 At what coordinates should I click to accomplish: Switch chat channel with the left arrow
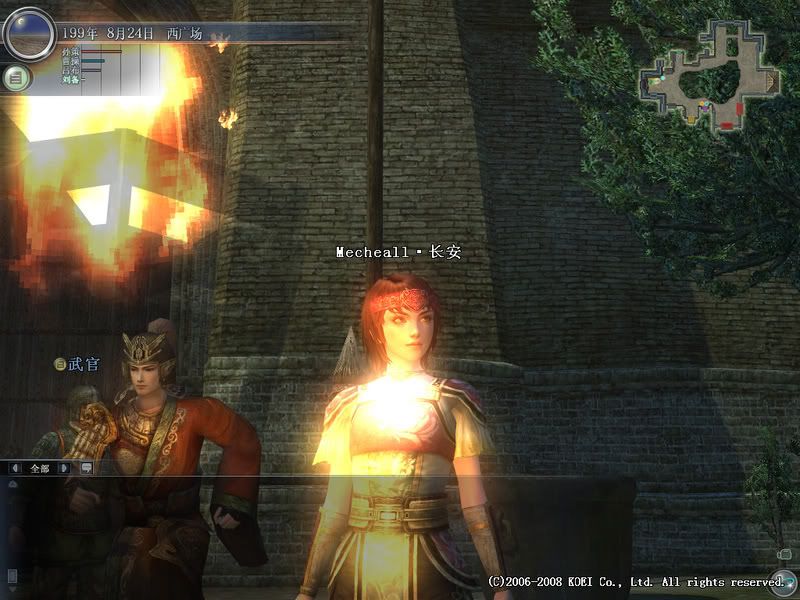(x=17, y=467)
